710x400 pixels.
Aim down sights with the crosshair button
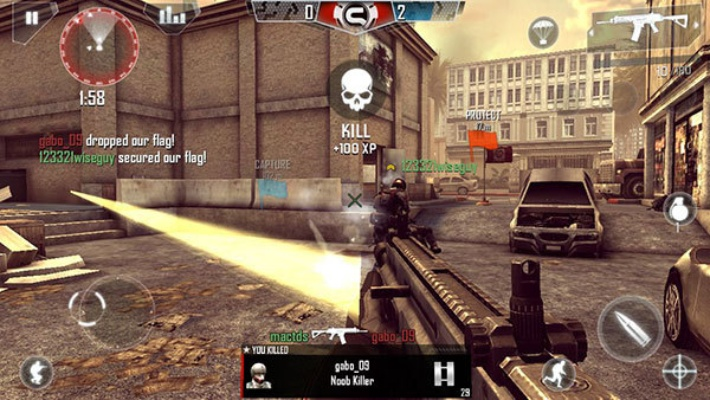pyautogui.click(x=679, y=372)
